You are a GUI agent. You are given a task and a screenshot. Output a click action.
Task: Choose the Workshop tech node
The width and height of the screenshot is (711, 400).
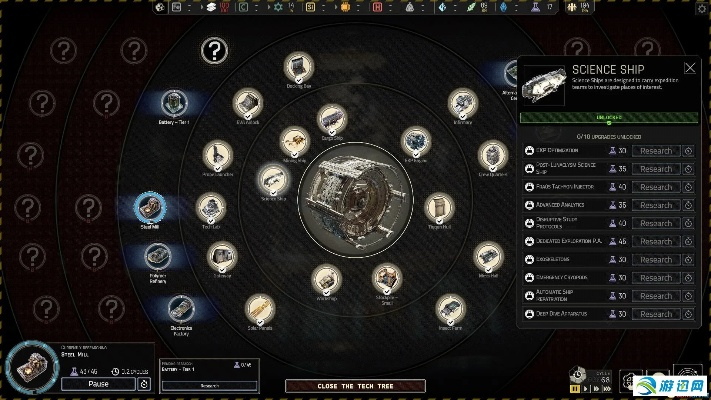tap(327, 279)
